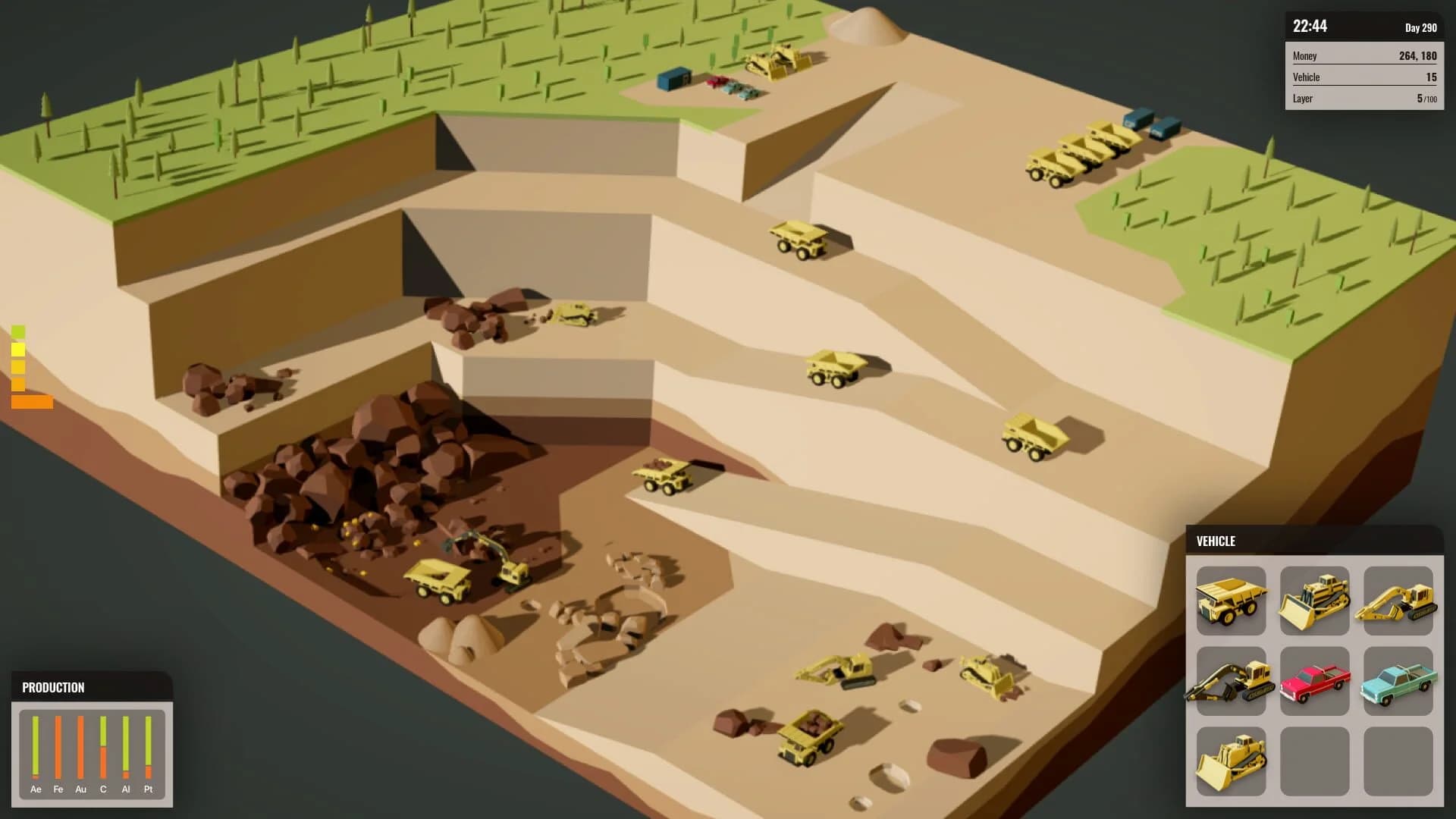Adjust the Au production bar
1456x819 pixels.
click(80, 747)
